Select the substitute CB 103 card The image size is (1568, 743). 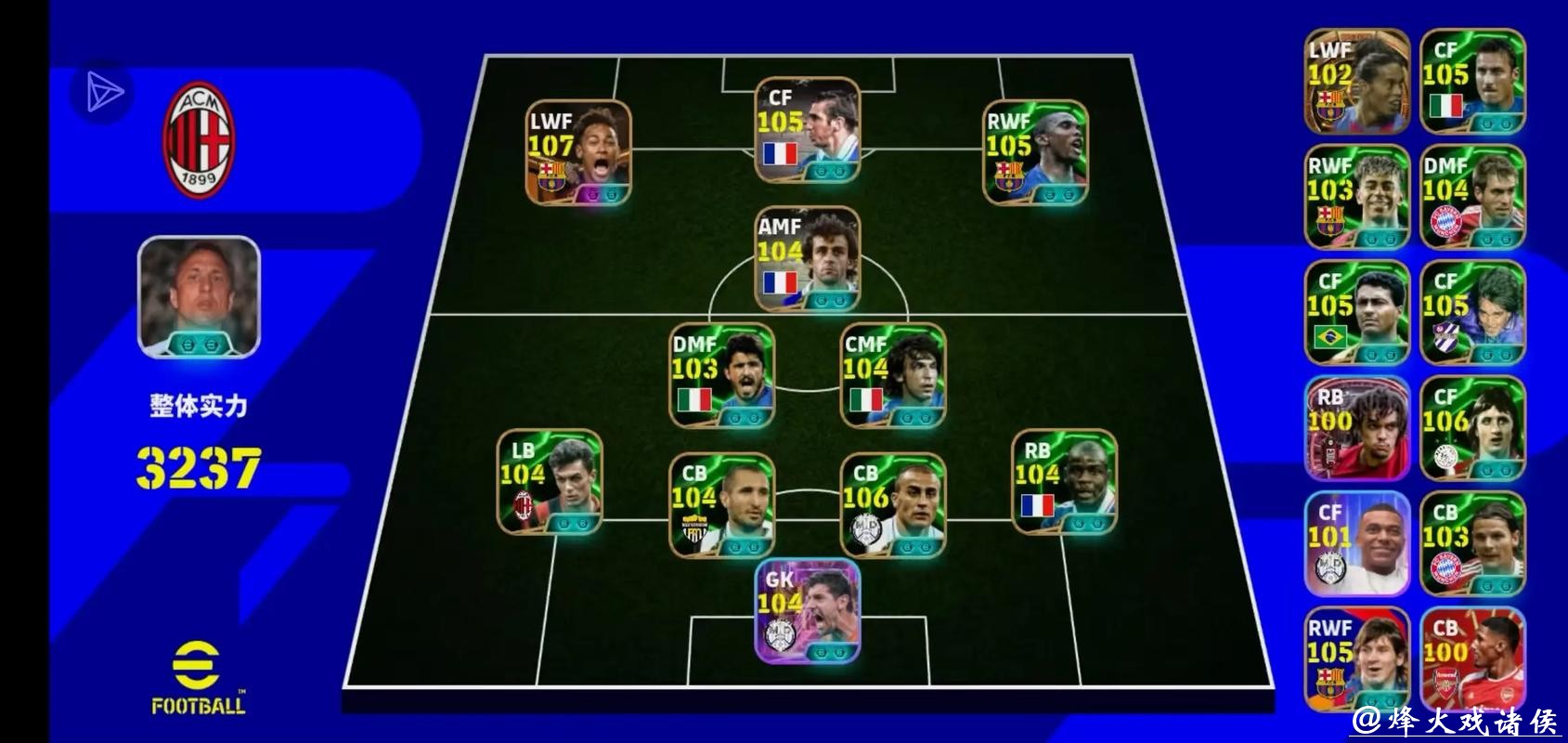coord(1472,543)
